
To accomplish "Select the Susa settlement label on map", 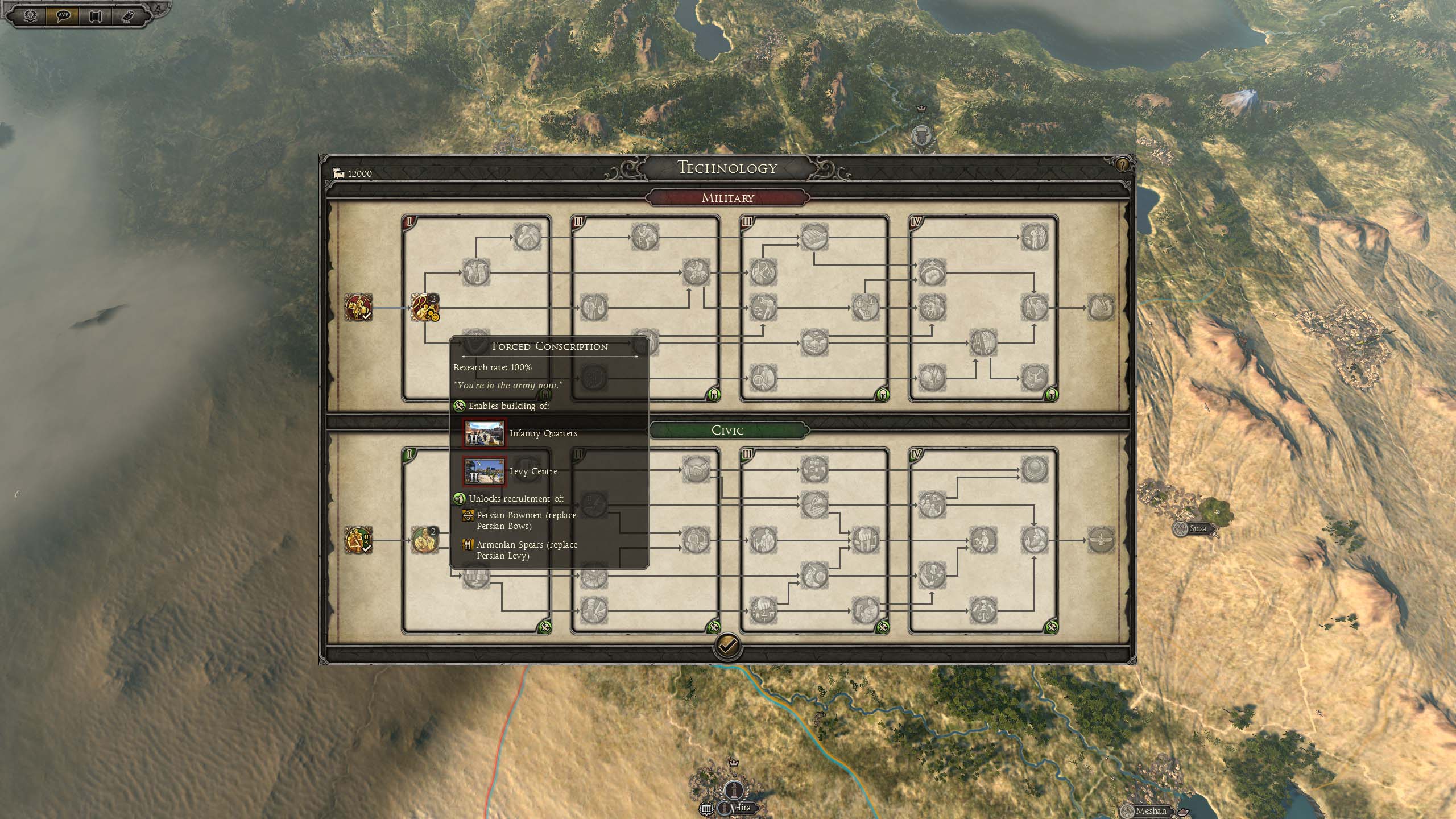I will [1197, 528].
